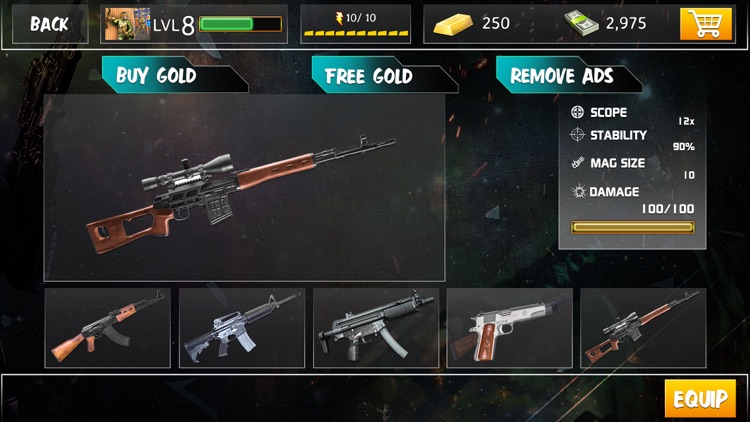Viewport: 750px width, 422px height.
Task: Pick the M4 carbine thumbnail
Action: click(x=241, y=328)
